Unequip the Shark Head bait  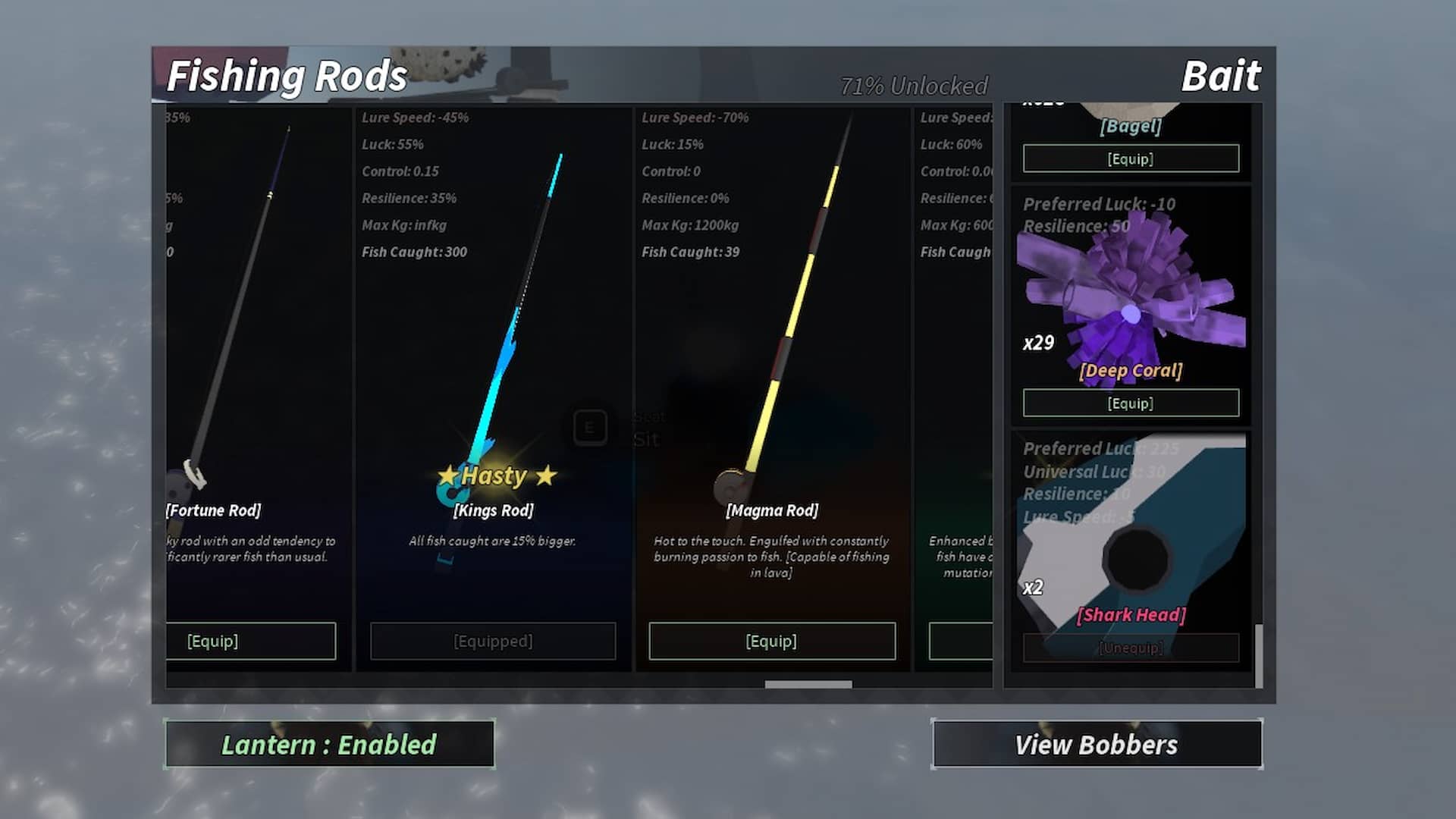point(1131,648)
